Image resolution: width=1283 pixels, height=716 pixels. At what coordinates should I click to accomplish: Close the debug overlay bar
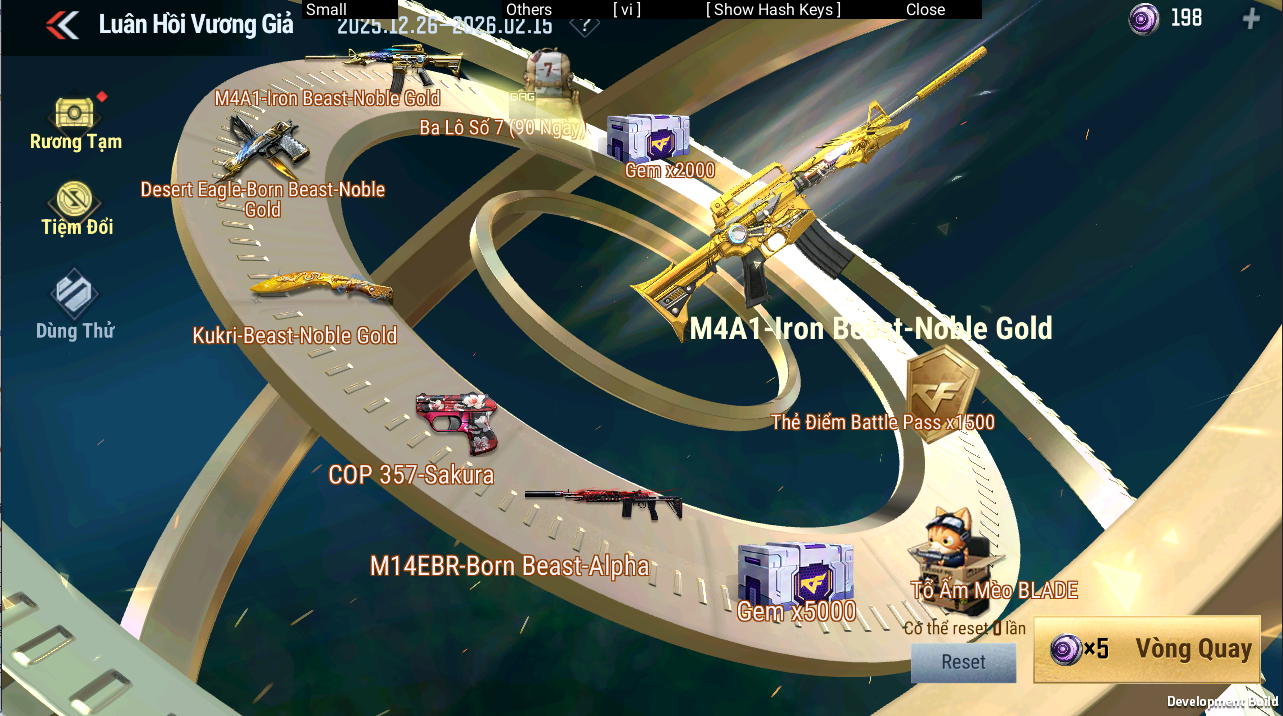[x=925, y=9]
